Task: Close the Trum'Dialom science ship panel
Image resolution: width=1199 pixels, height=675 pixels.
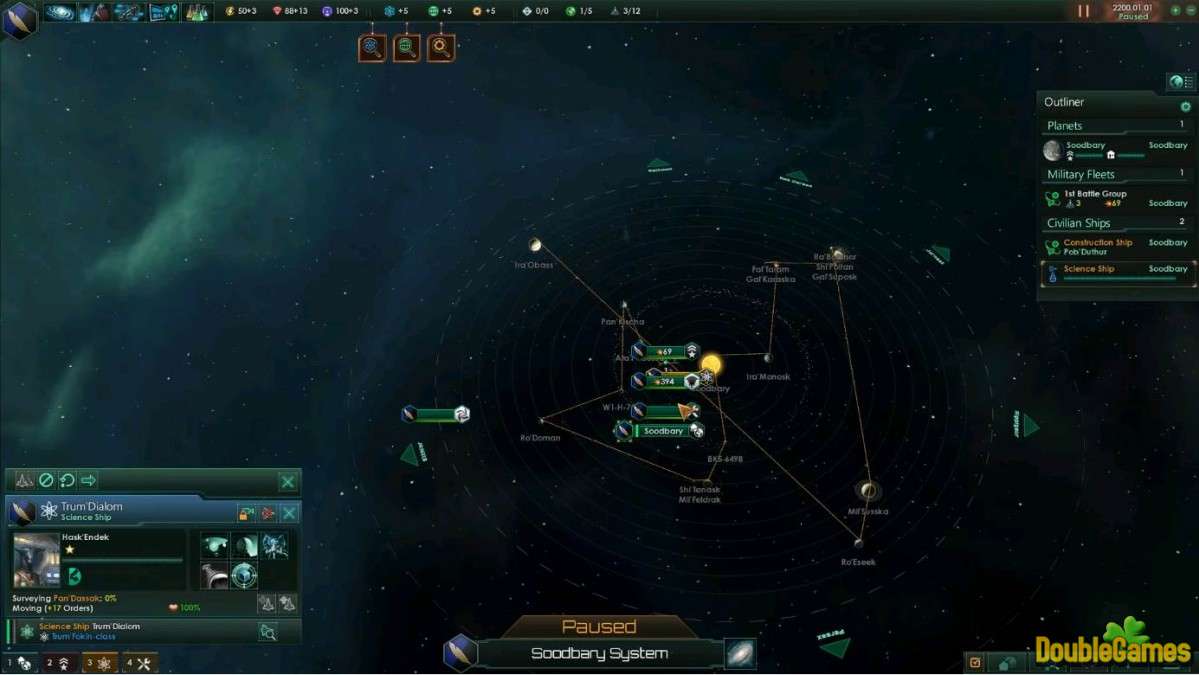Action: (x=289, y=513)
